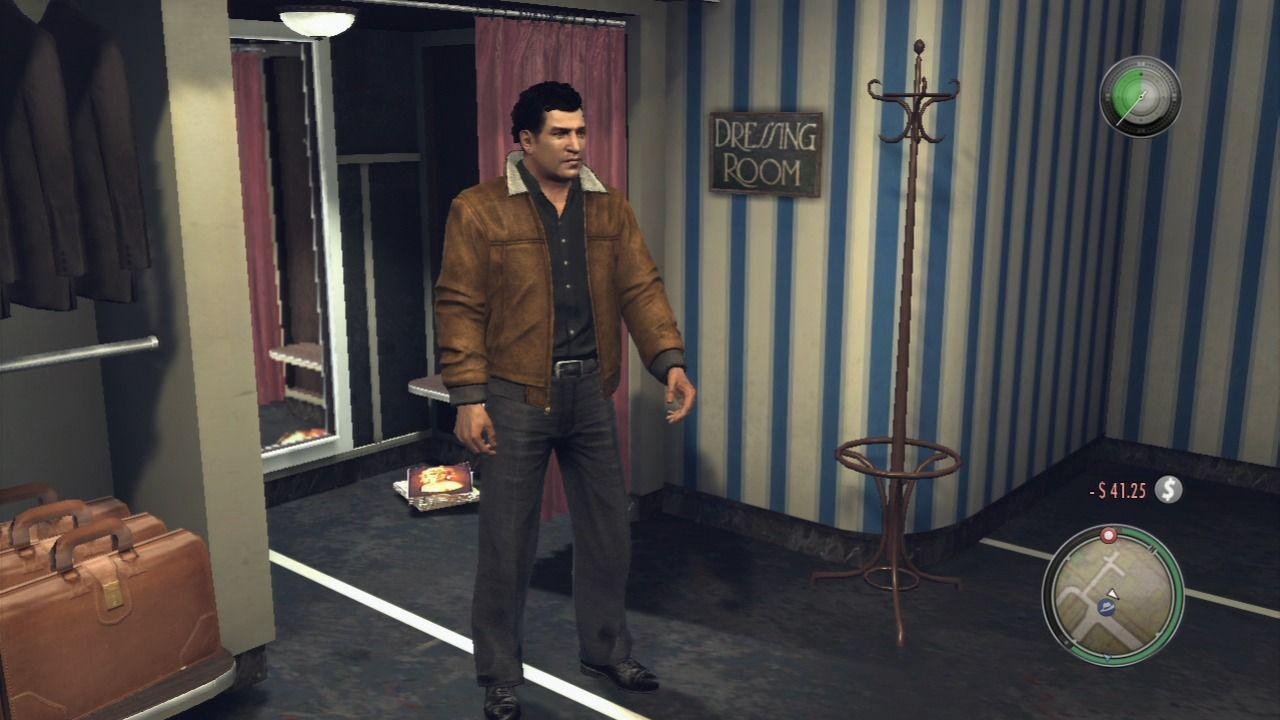Click the blue waypoint dot on minimap
Screen dimensions: 1280x720
[x=1106, y=608]
